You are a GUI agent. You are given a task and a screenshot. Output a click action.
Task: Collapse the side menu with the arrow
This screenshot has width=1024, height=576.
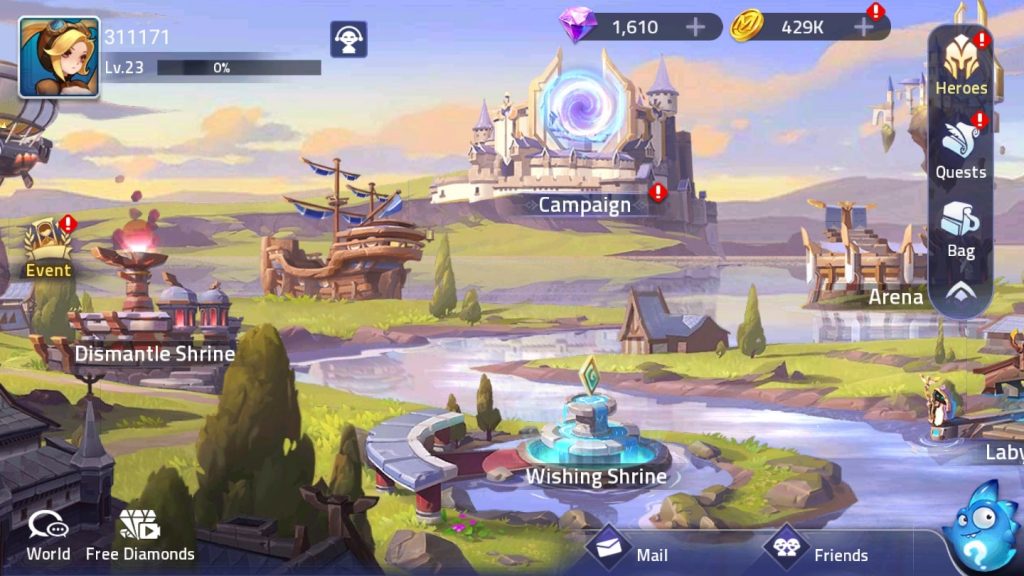(961, 293)
